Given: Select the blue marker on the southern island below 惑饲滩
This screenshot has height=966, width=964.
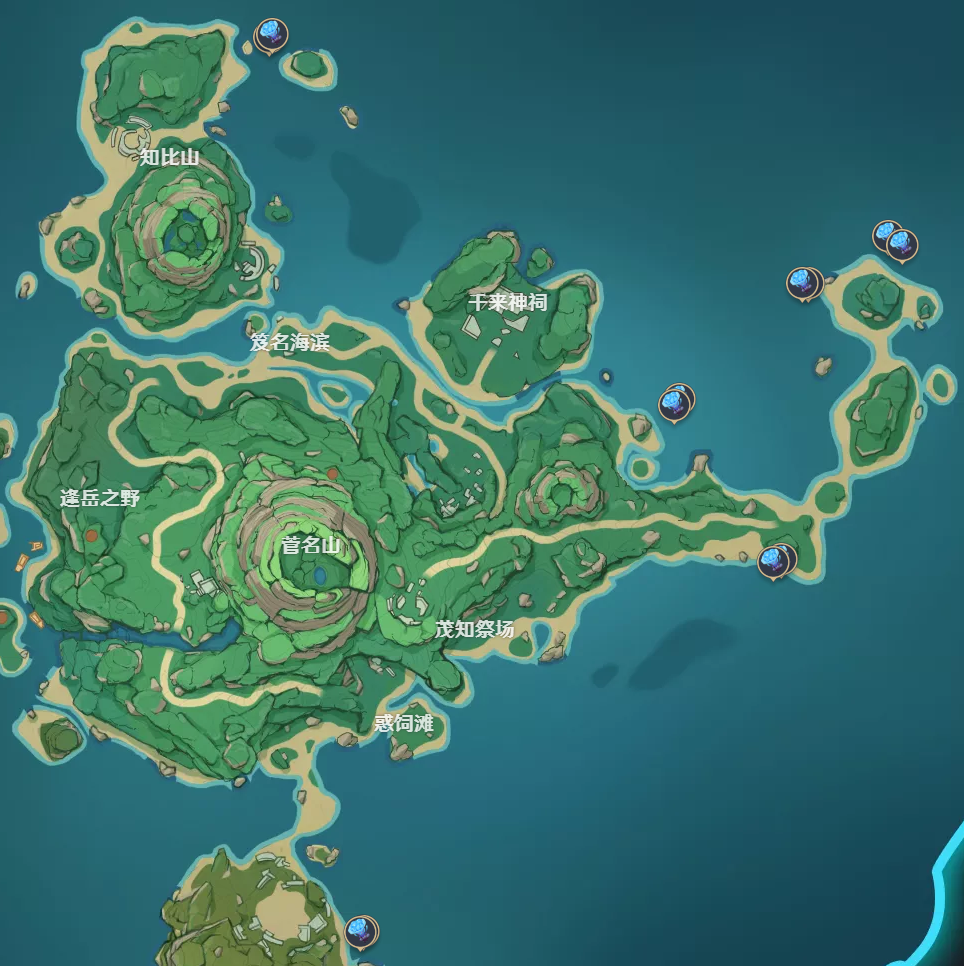Looking at the screenshot, I should point(360,931).
